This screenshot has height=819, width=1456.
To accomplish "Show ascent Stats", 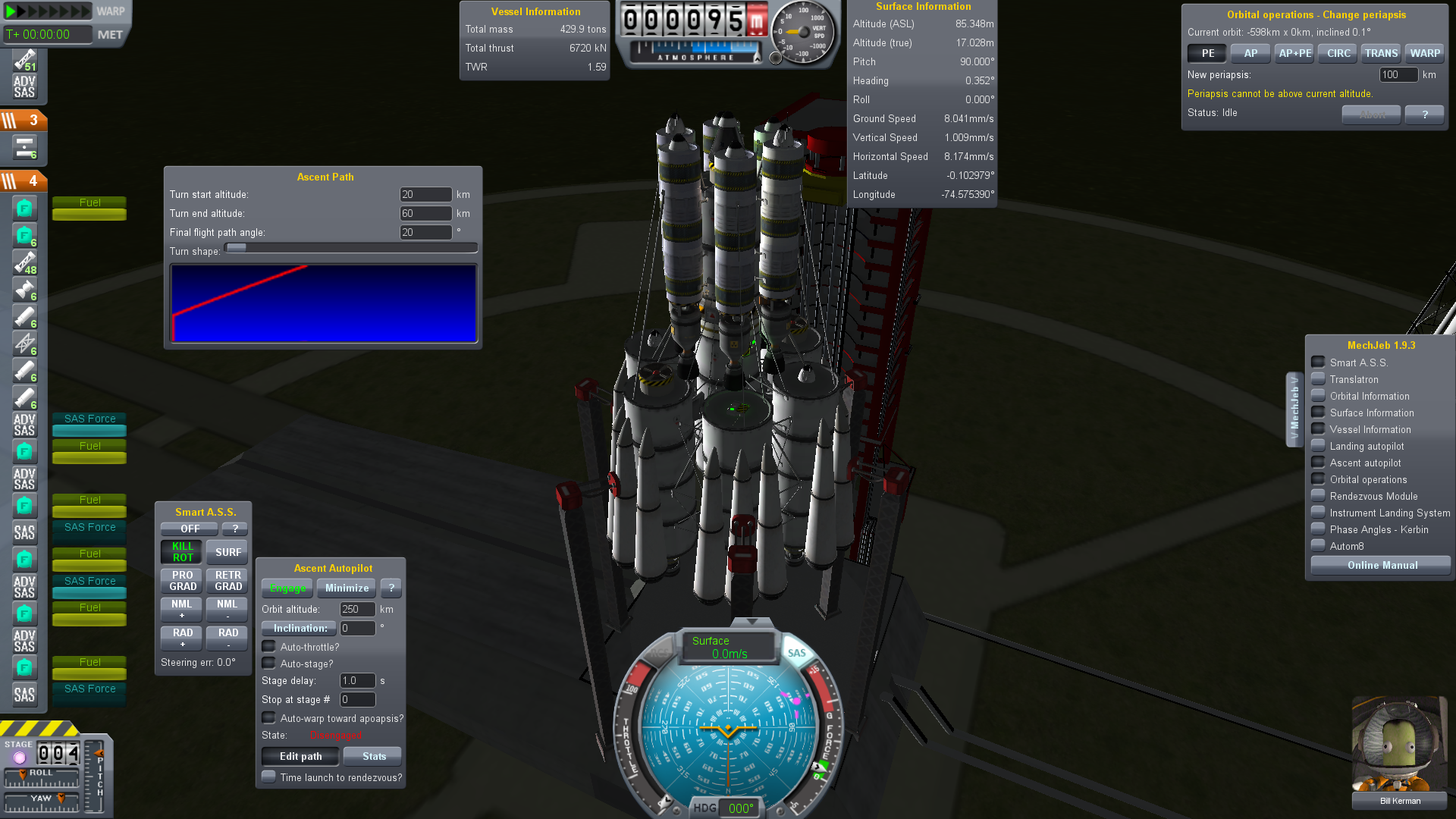I will pyautogui.click(x=373, y=757).
